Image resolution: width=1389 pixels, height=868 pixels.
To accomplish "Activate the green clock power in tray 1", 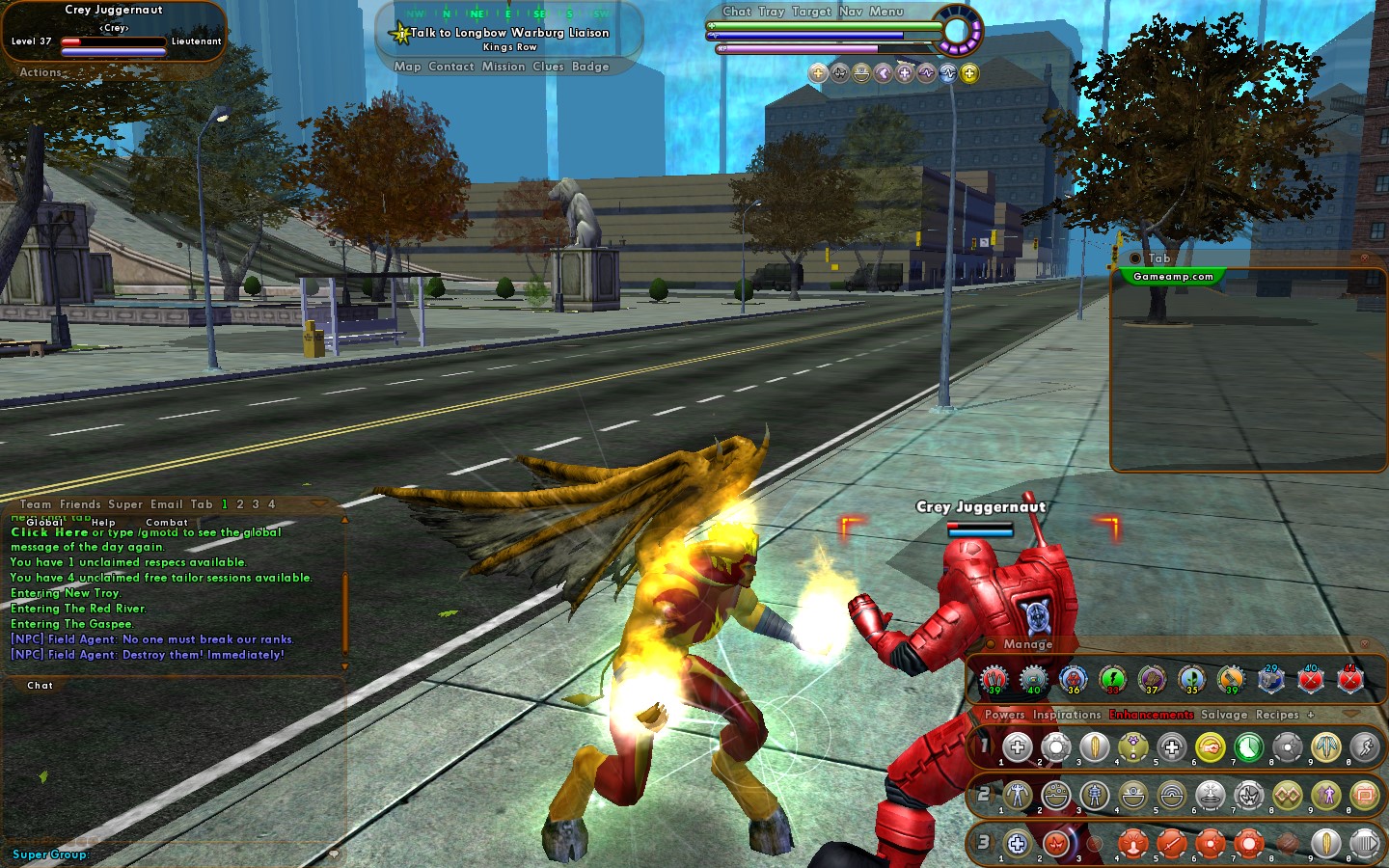I will click(1248, 747).
